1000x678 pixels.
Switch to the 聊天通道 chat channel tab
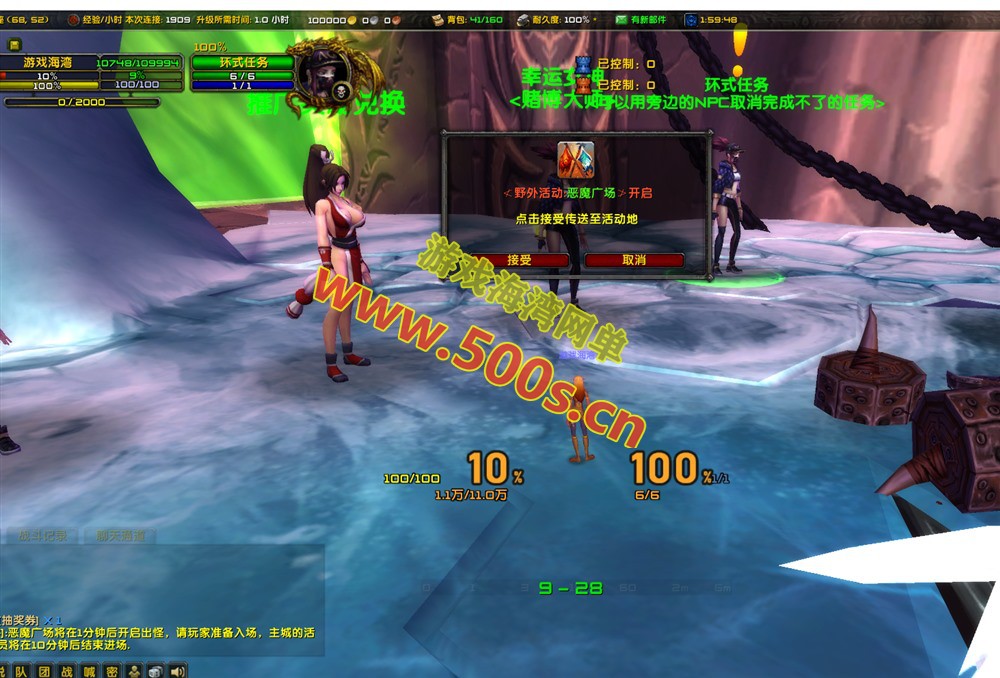click(x=120, y=536)
